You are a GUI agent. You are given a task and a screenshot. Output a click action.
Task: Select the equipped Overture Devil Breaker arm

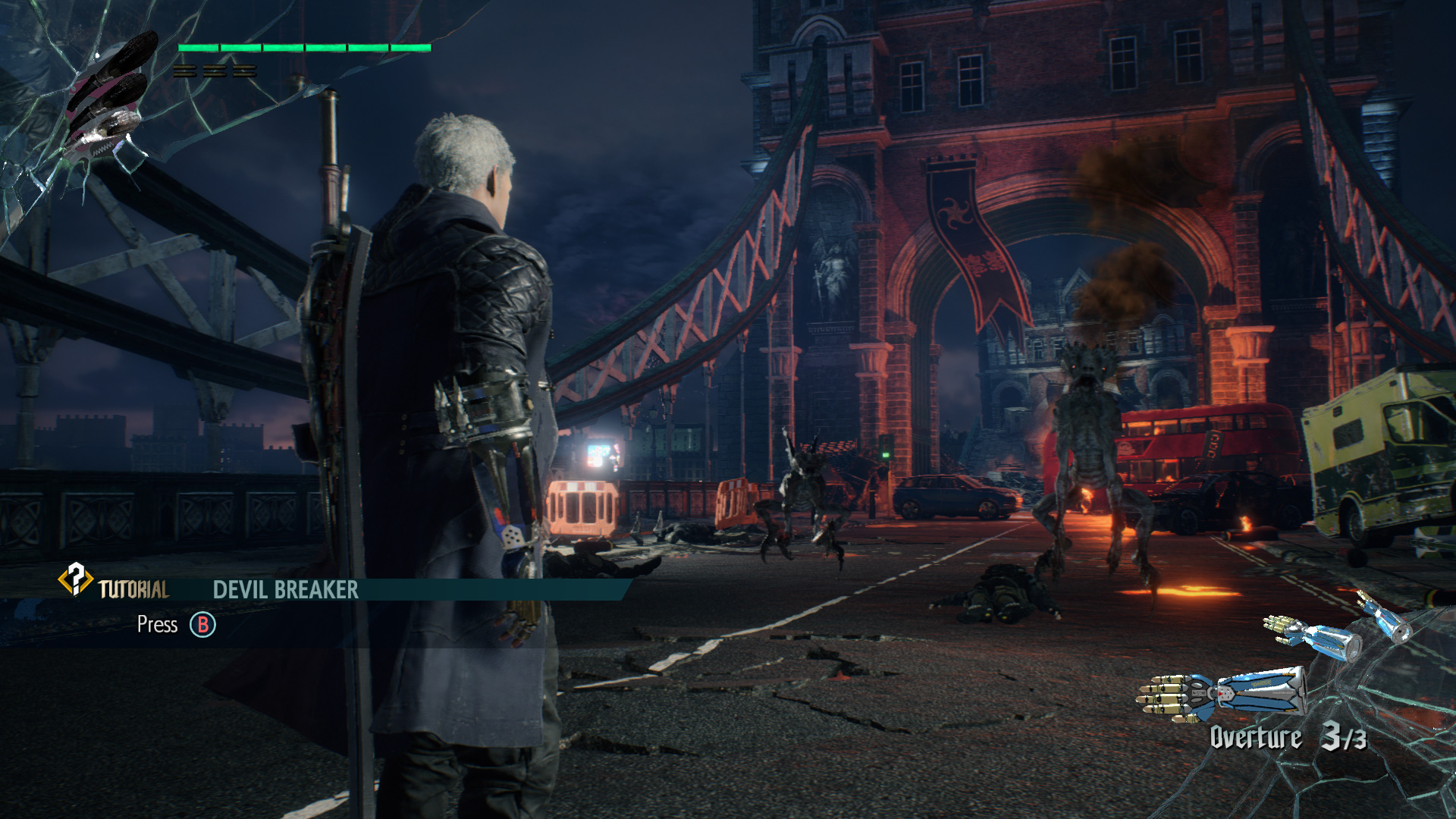point(1221,694)
